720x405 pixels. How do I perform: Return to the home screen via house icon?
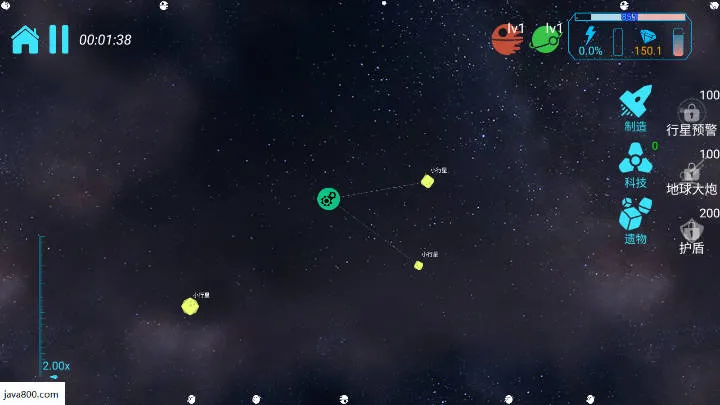[24, 39]
